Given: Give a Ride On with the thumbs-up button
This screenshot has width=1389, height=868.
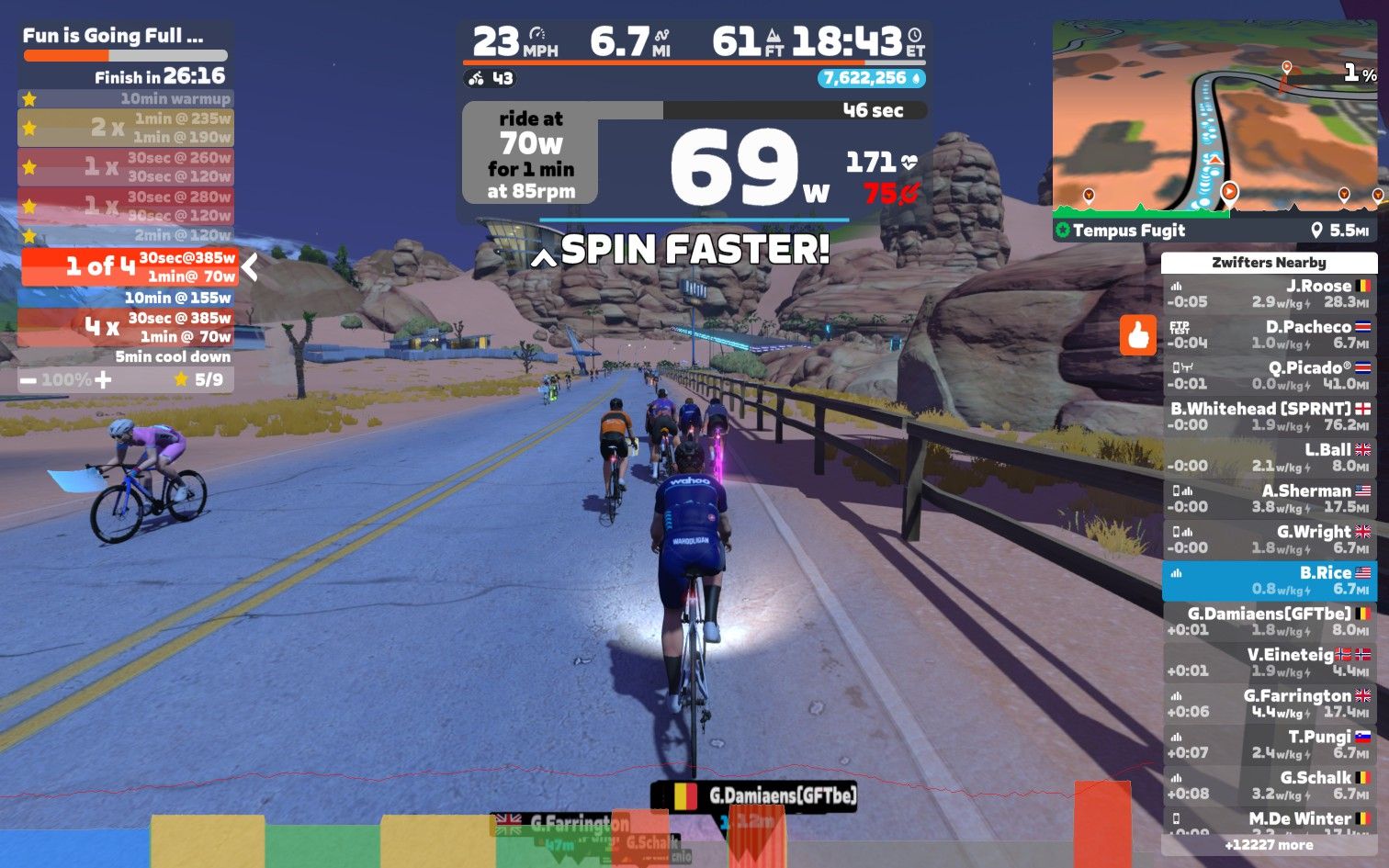Looking at the screenshot, I should tap(1137, 335).
